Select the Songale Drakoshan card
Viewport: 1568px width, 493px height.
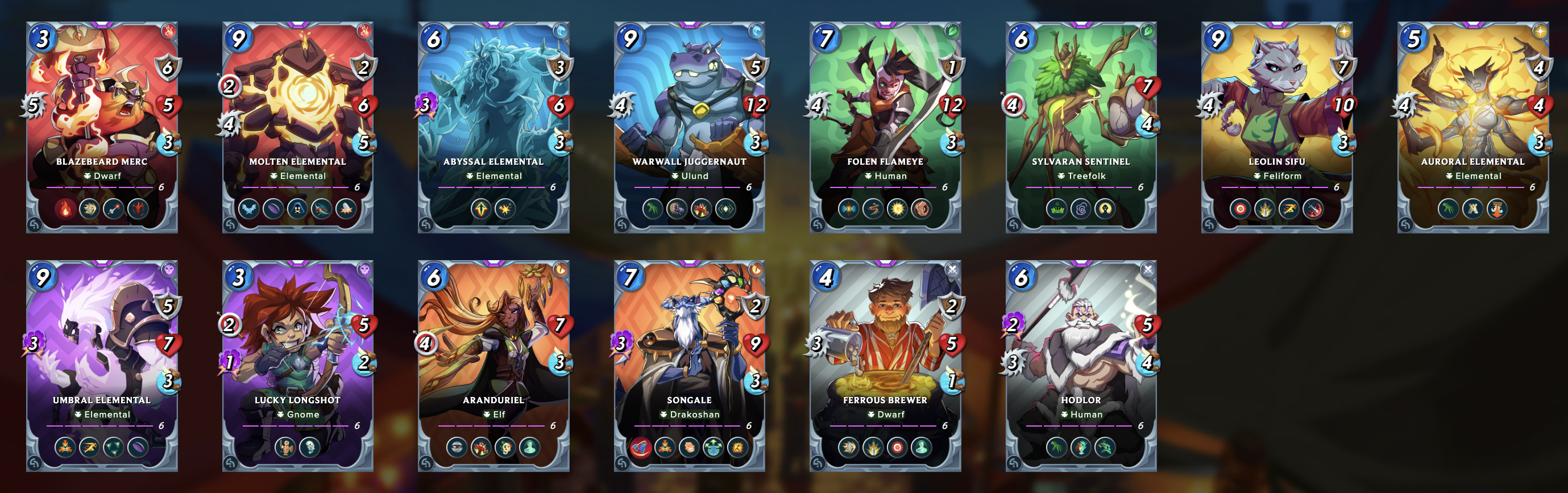pos(689,348)
